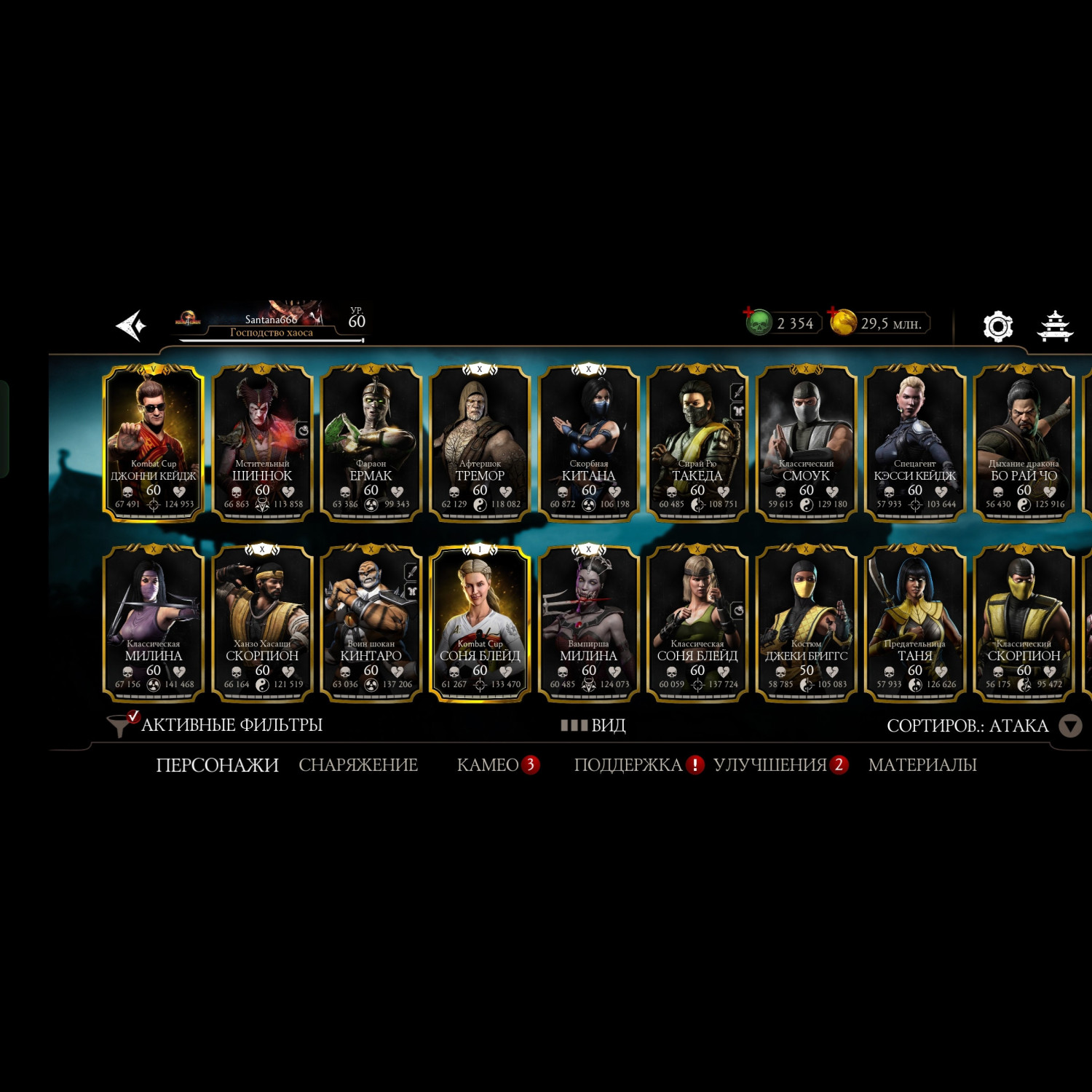Screen dimensions: 1092x1092
Task: Switch to the Материалы tab
Action: [922, 765]
